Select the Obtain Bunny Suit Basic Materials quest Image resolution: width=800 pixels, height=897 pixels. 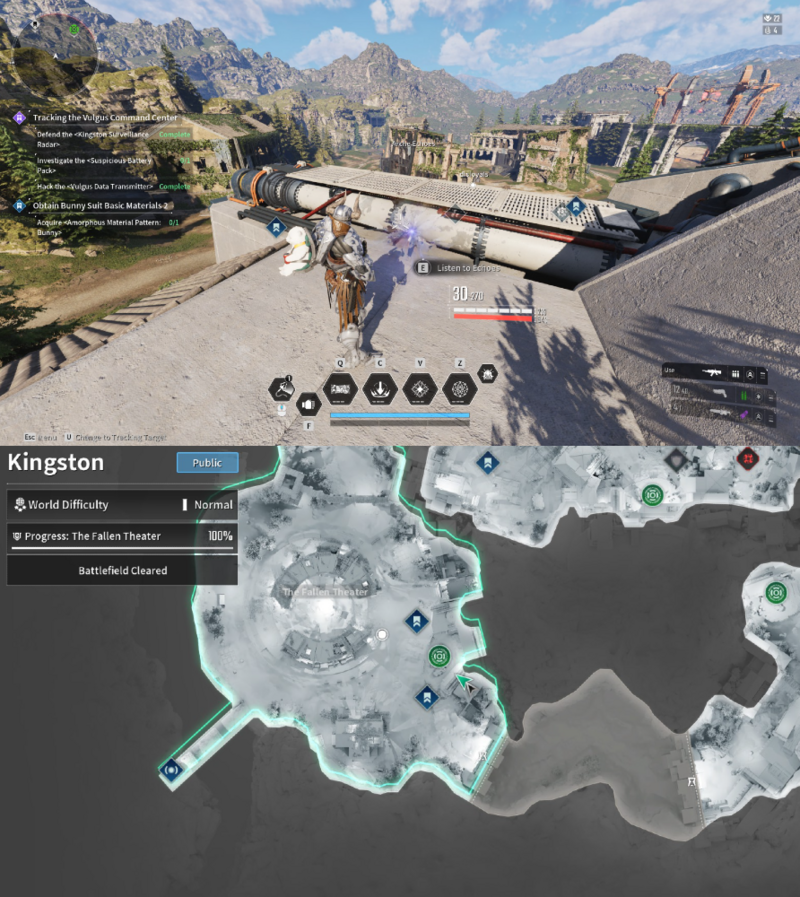point(100,205)
